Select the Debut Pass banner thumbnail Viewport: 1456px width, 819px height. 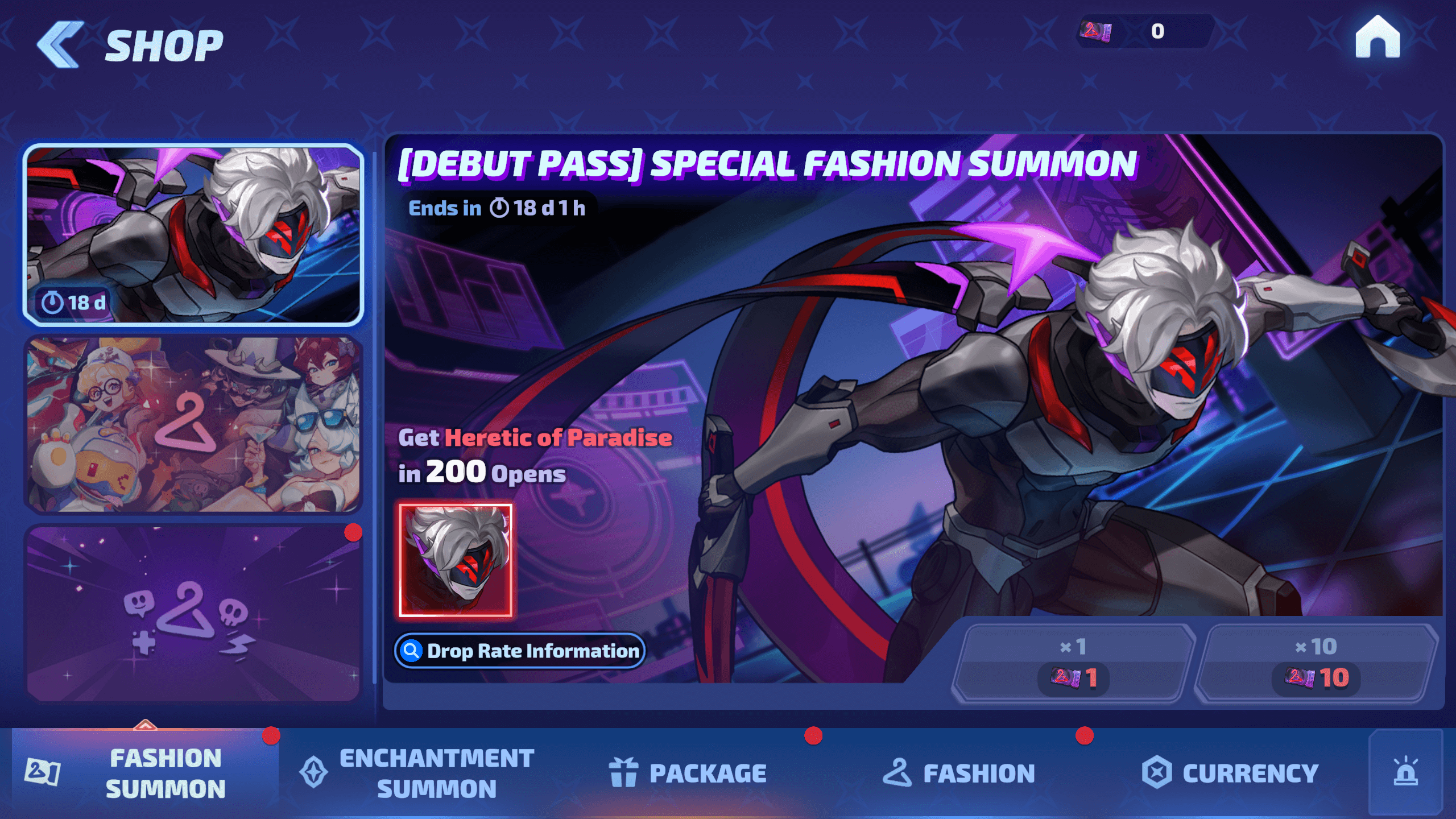[x=193, y=234]
